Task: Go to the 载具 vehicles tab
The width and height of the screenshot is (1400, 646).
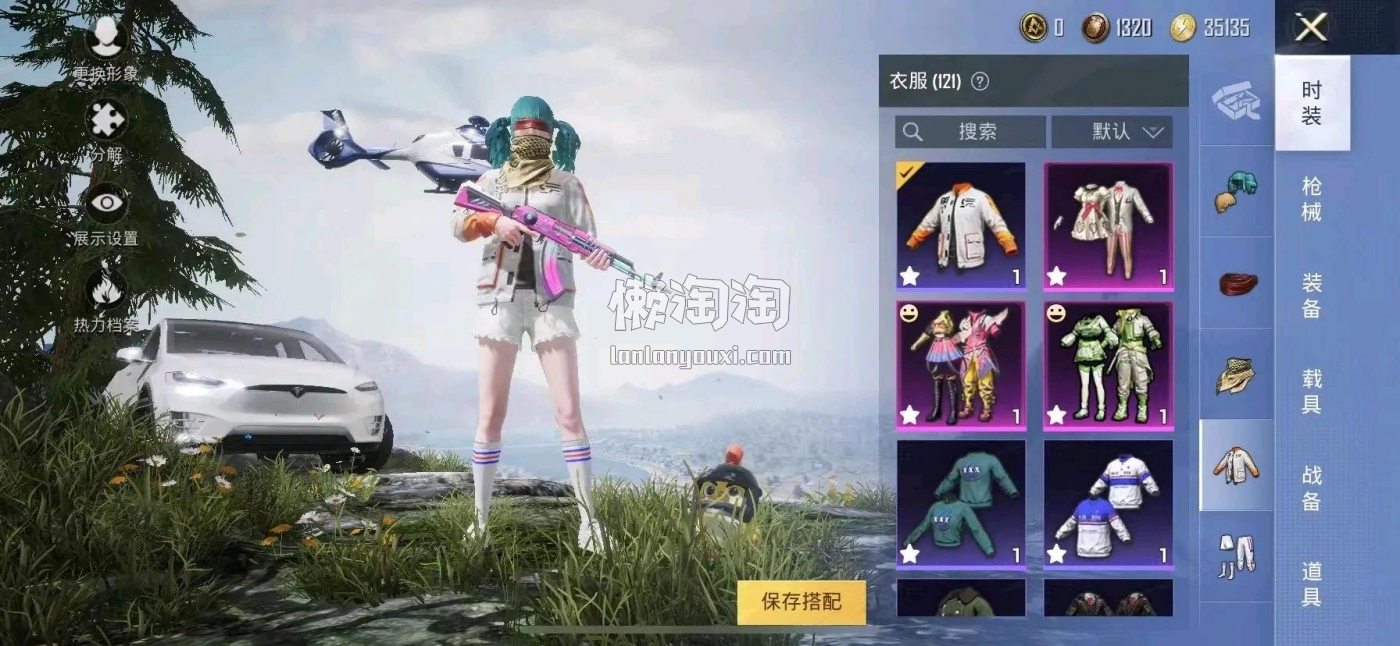Action: [x=1312, y=391]
